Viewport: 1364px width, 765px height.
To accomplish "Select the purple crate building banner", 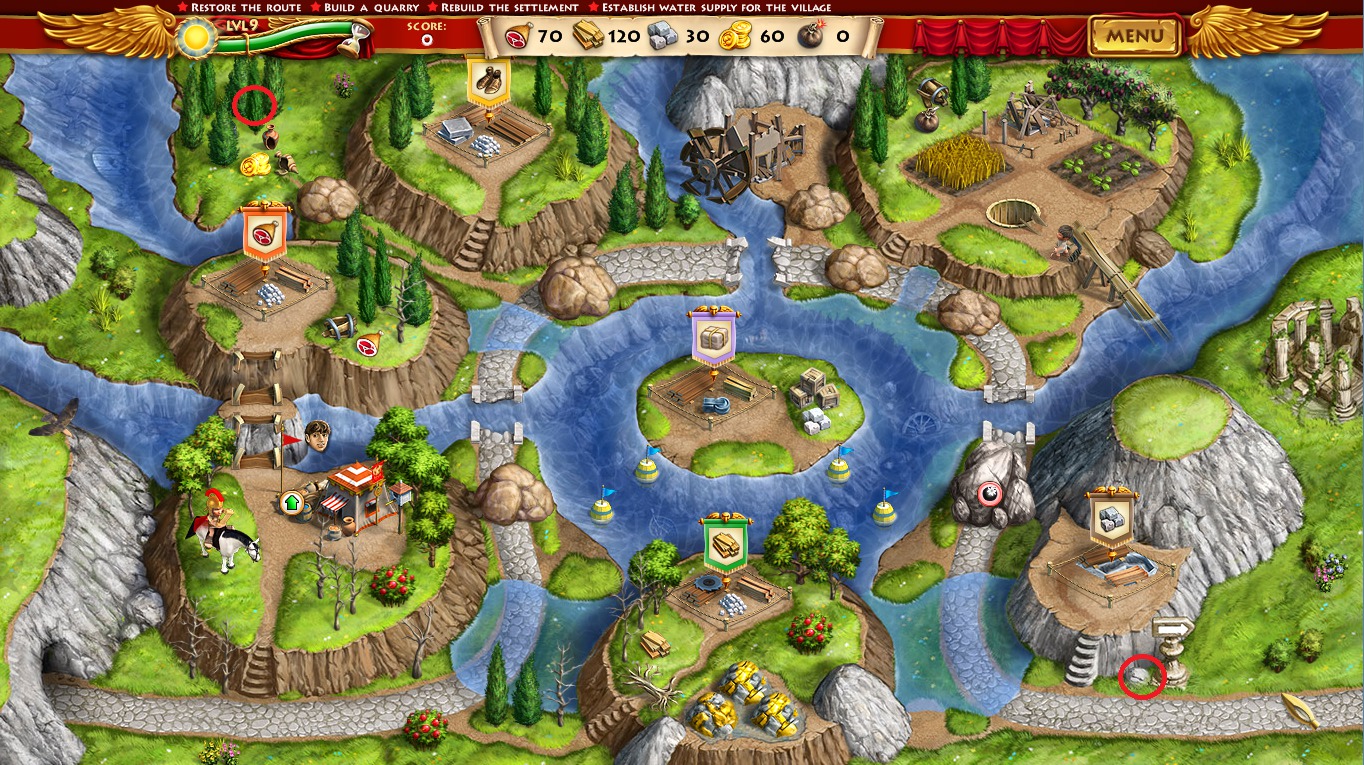I will pyautogui.click(x=712, y=336).
